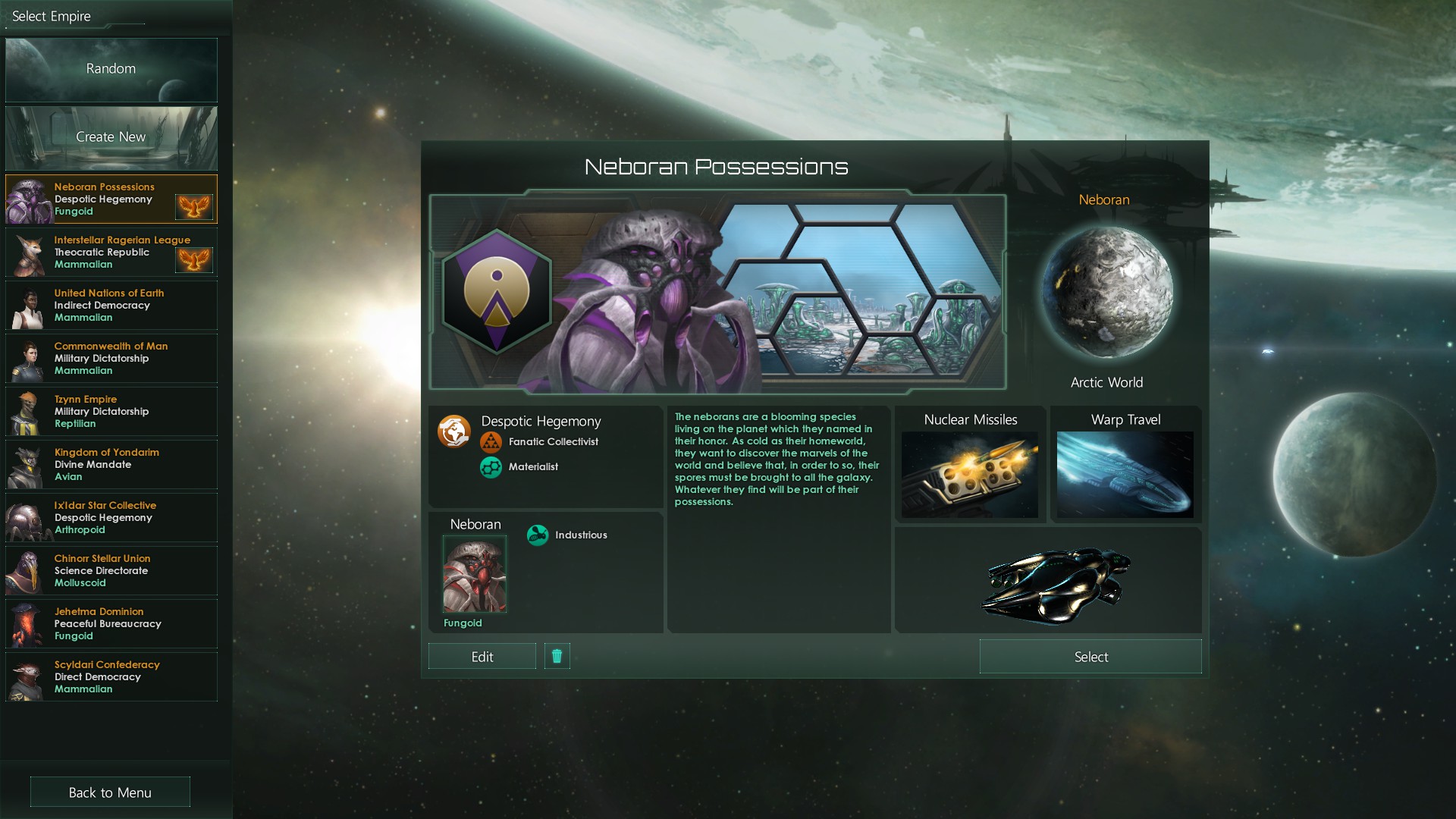Choose the Commonwealth of Man empire
Viewport: 1456px width, 819px height.
pyautogui.click(x=111, y=359)
